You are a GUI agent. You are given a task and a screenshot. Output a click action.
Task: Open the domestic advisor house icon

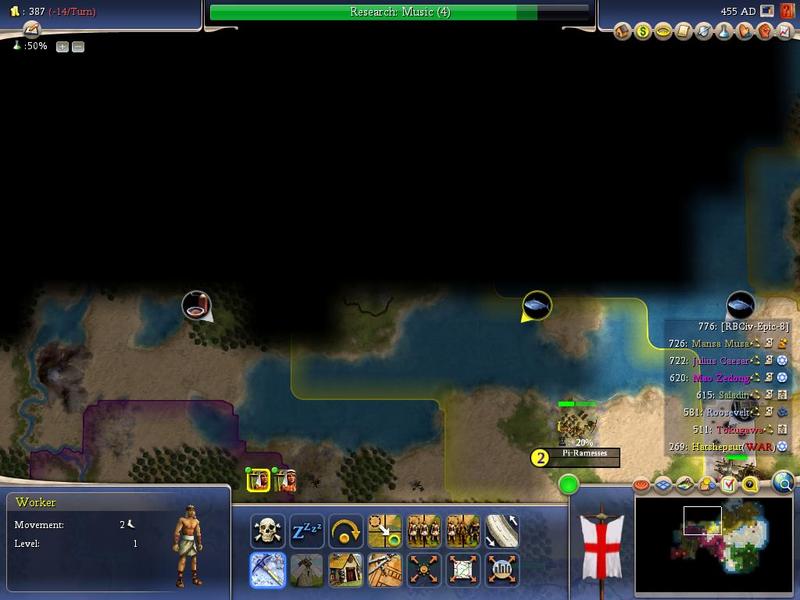(622, 32)
